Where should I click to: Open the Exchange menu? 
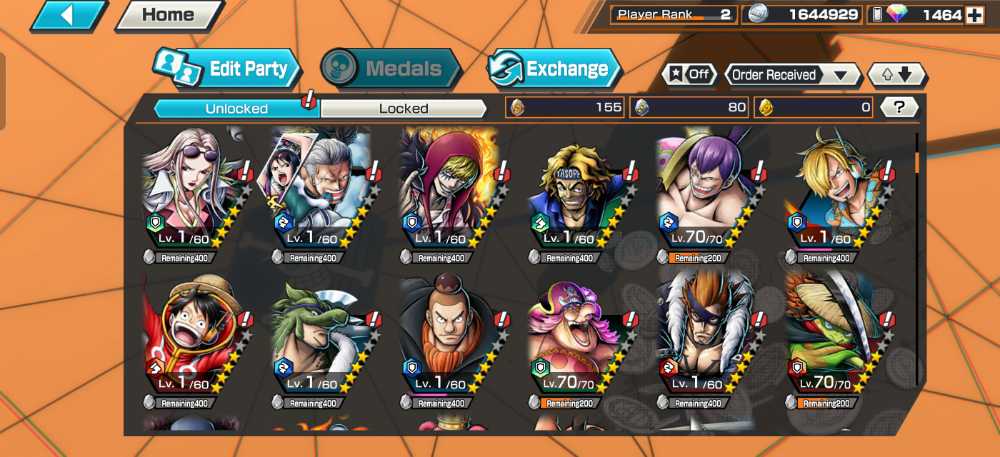[553, 69]
